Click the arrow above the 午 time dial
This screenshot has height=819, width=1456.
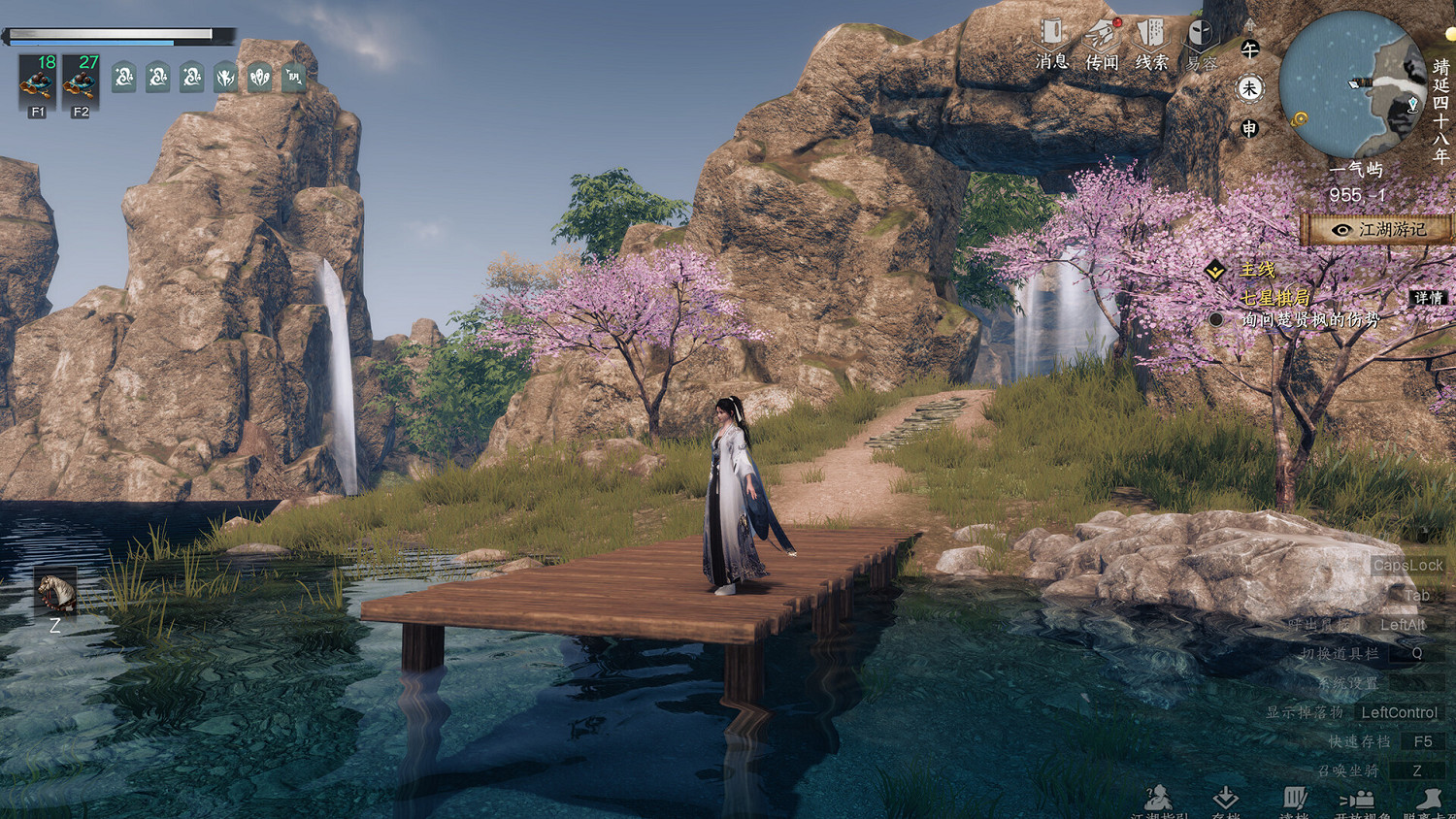point(1250,23)
